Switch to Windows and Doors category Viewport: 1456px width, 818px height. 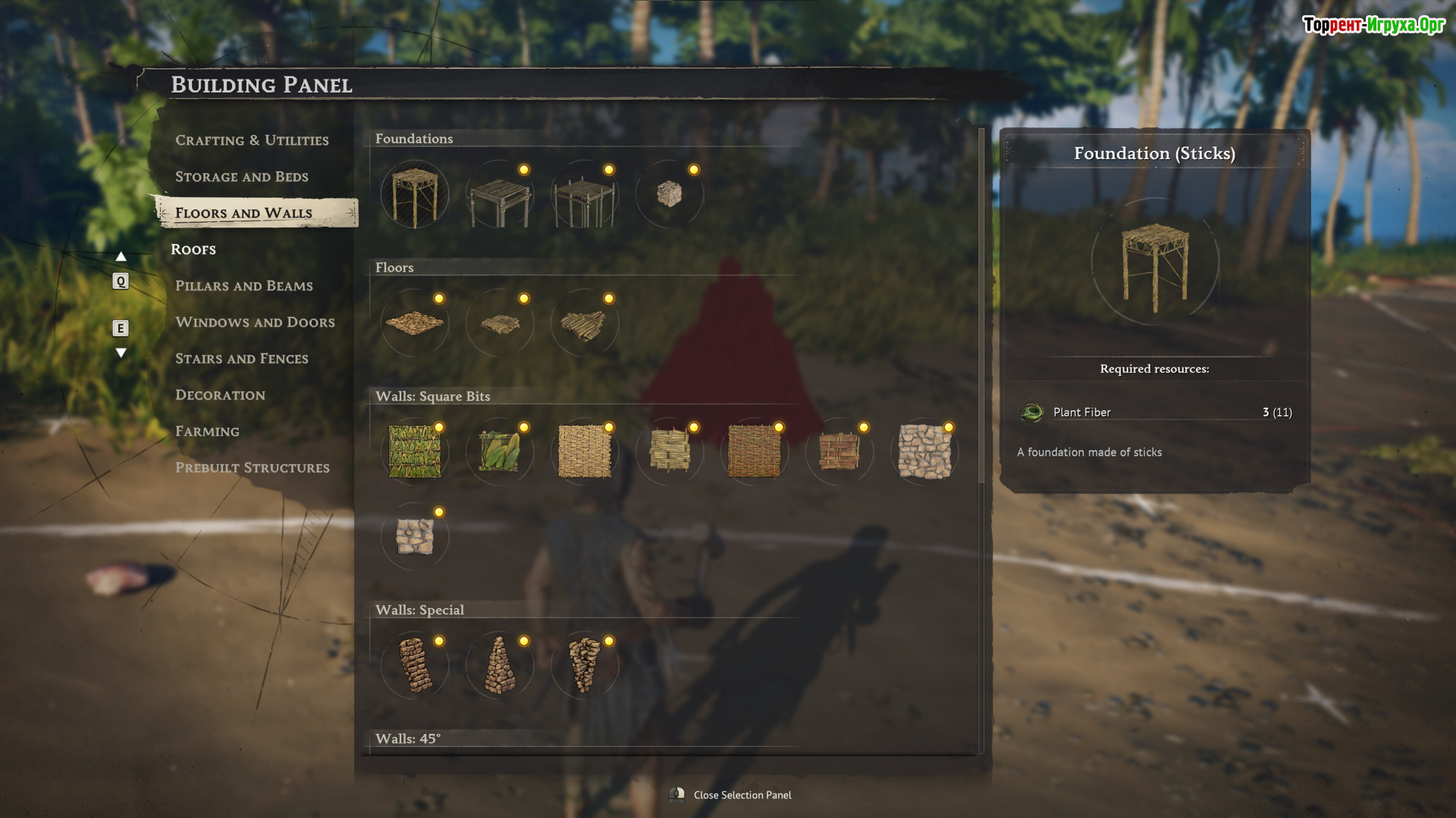pyautogui.click(x=255, y=322)
